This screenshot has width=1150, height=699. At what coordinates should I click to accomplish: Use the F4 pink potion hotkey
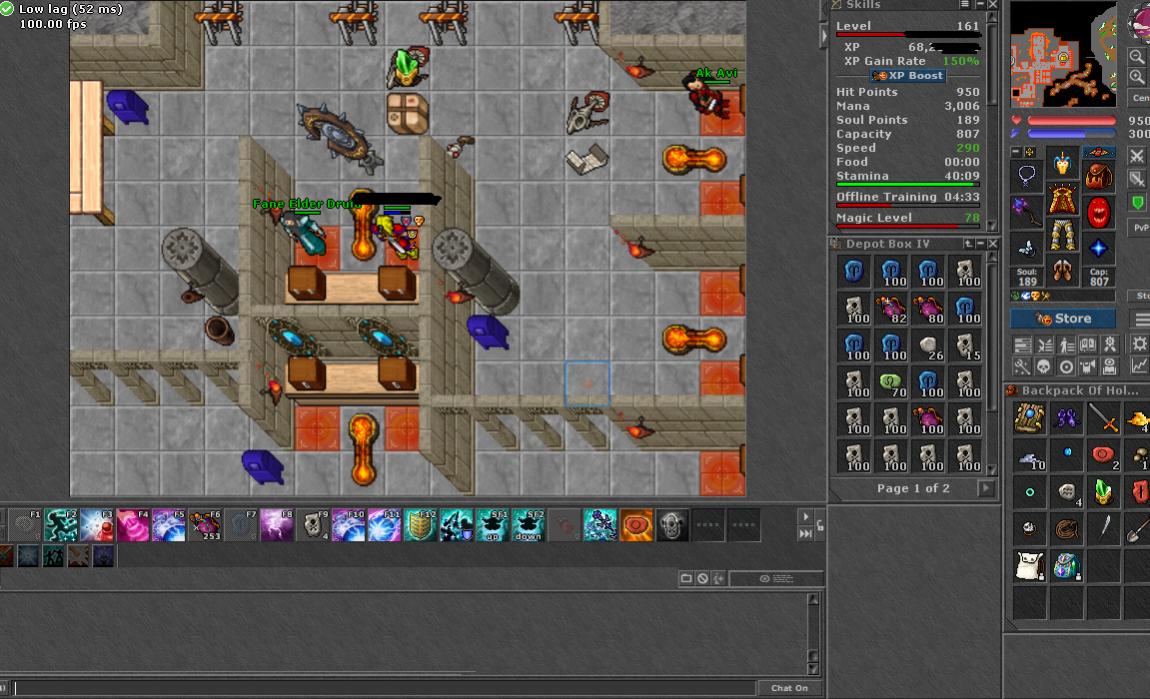(x=132, y=525)
